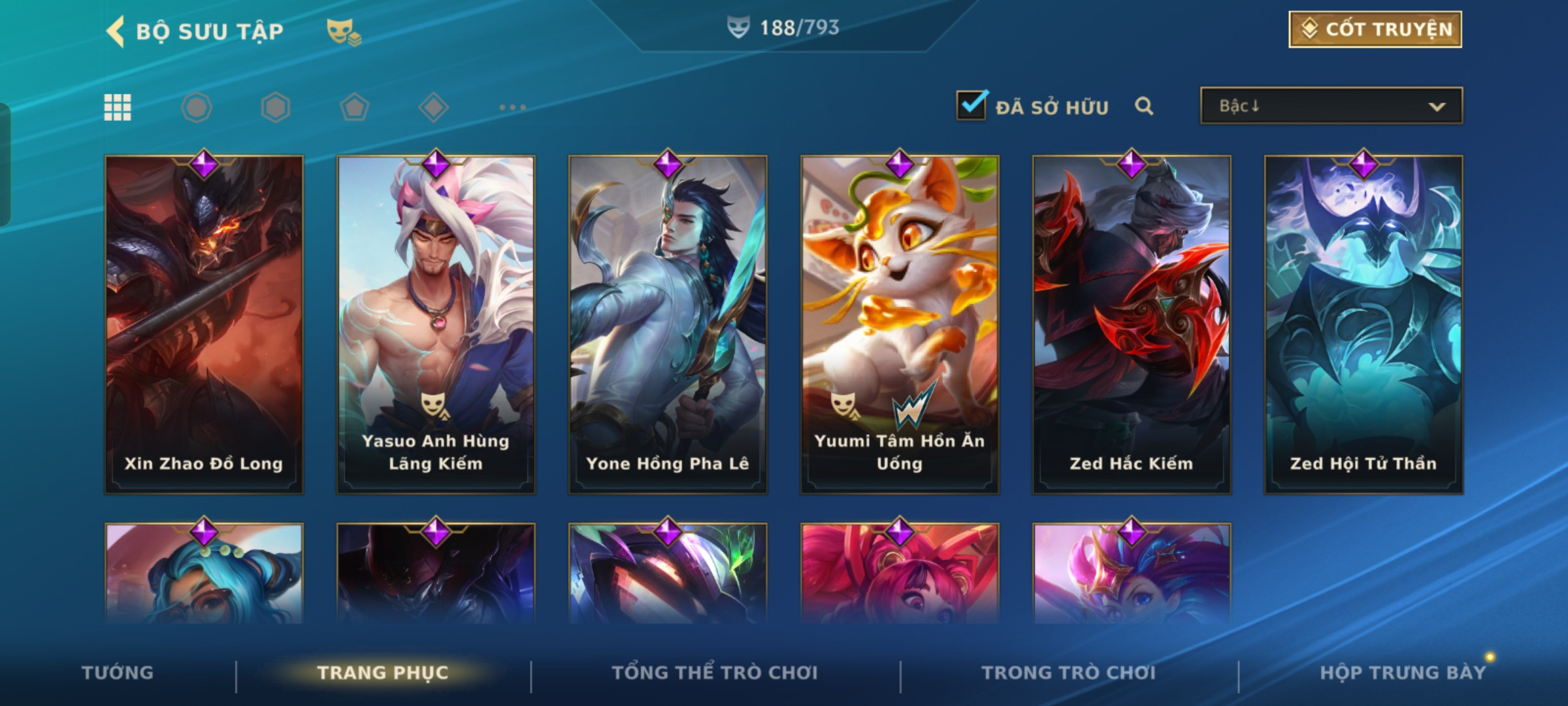Select Yasuo Anh Hùng Lãng Kiếm skin
Screen dimensions: 1568x706
(x=436, y=324)
